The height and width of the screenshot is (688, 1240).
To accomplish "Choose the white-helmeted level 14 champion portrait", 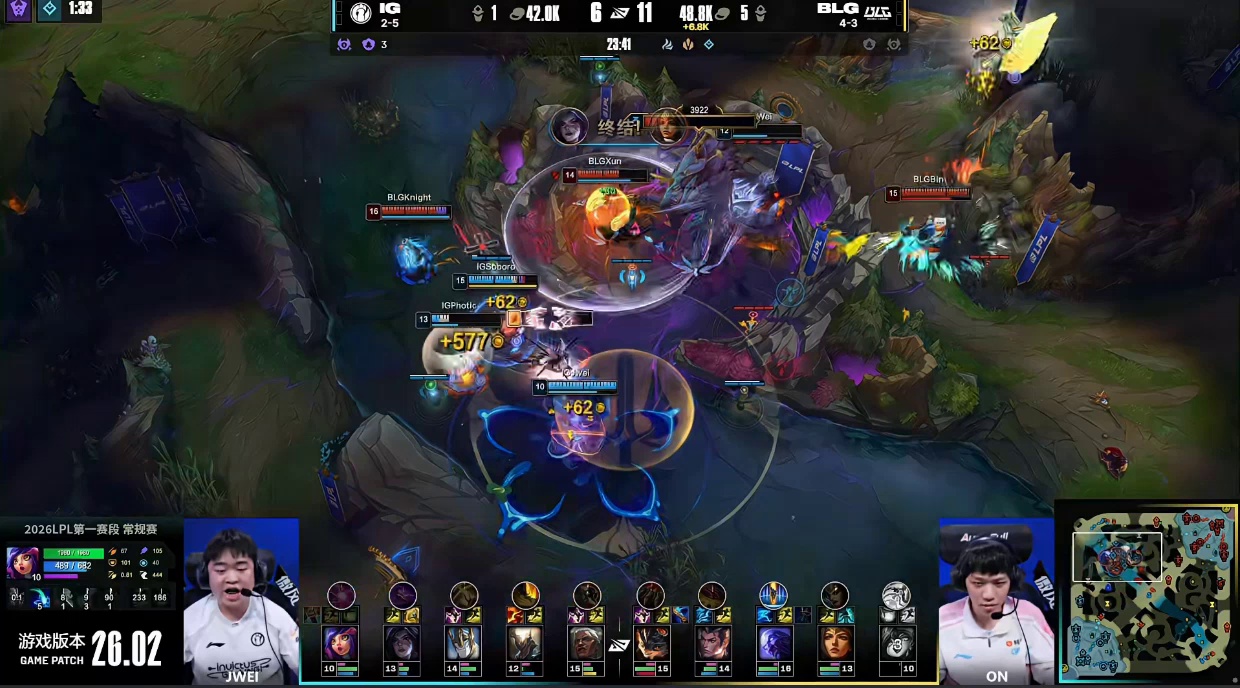I will [x=464, y=643].
